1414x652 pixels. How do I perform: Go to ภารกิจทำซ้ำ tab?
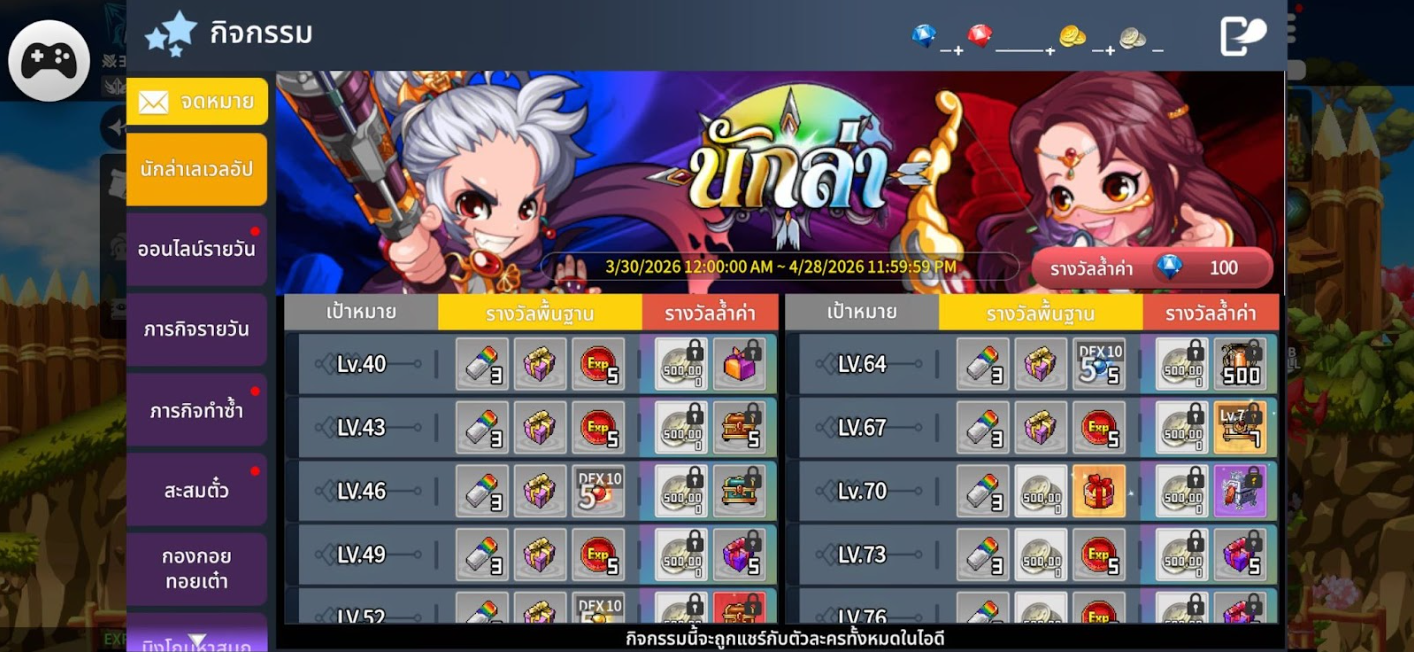(x=197, y=410)
